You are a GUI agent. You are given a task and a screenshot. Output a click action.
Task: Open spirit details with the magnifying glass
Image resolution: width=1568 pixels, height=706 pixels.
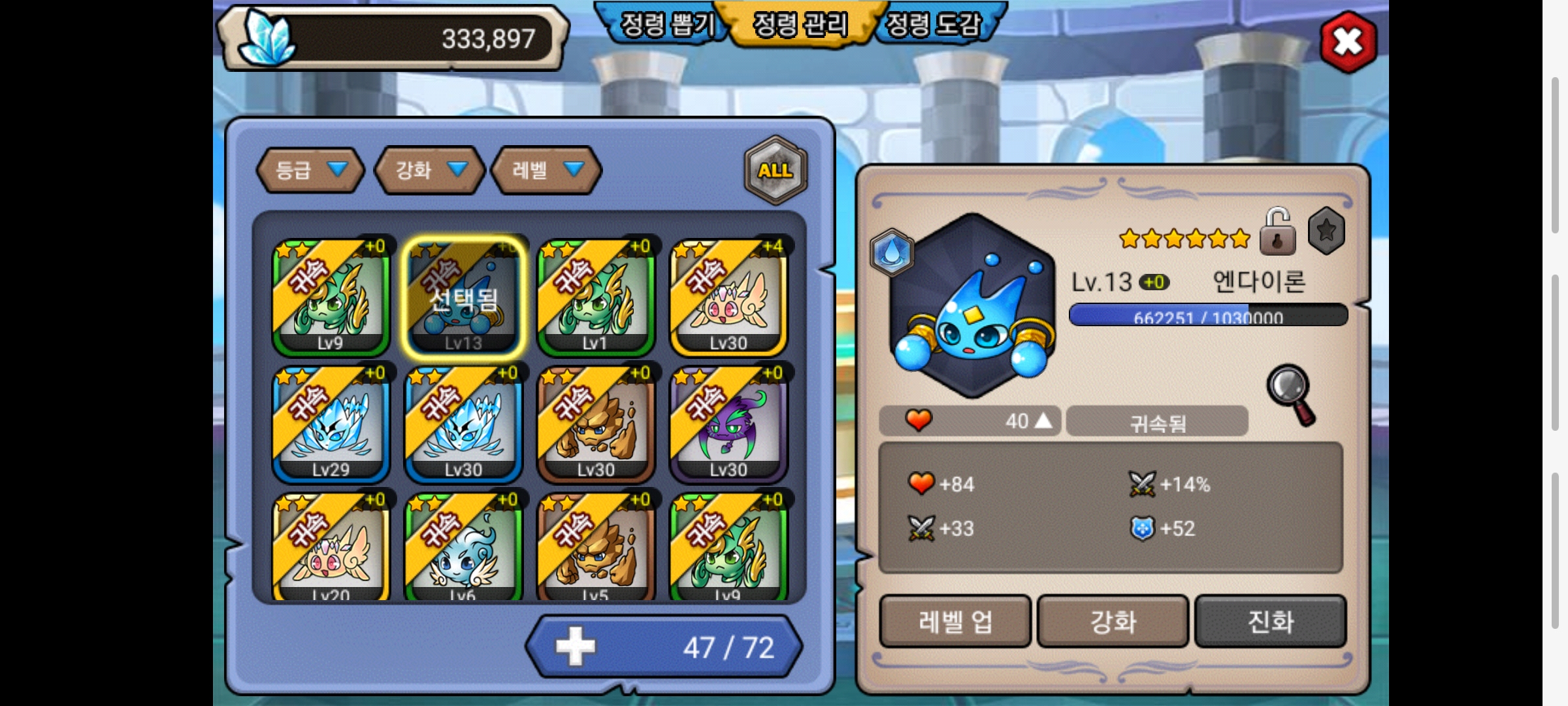tap(1291, 394)
